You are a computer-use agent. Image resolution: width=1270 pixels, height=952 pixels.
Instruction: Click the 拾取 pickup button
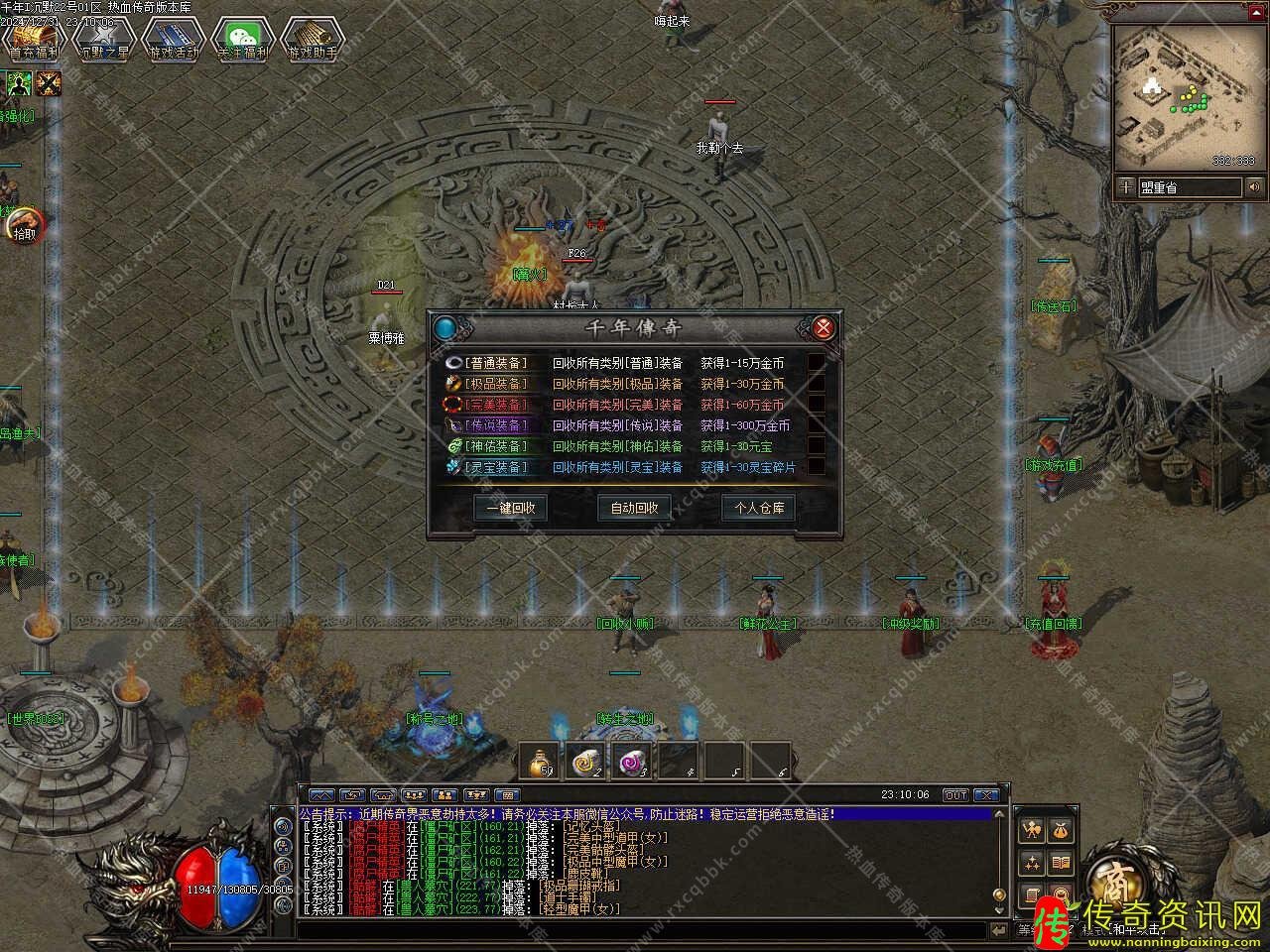[x=25, y=230]
